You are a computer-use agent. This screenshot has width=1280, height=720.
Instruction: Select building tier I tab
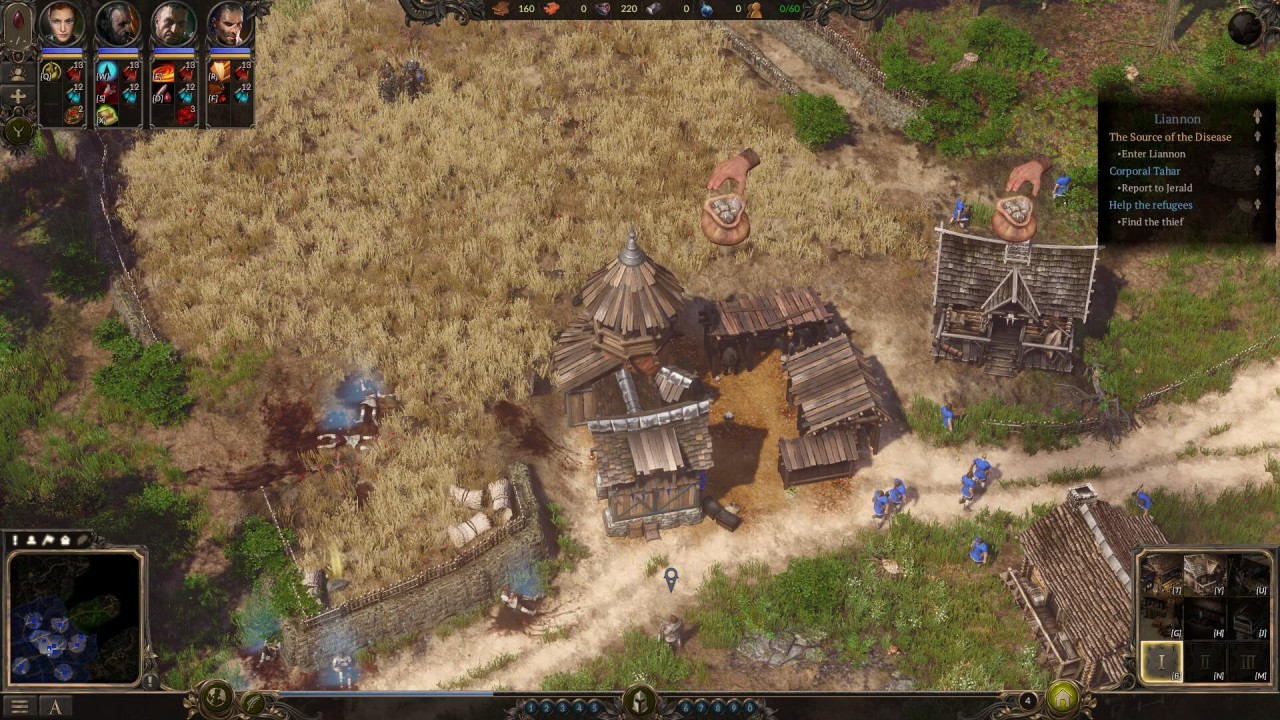(x=1162, y=660)
